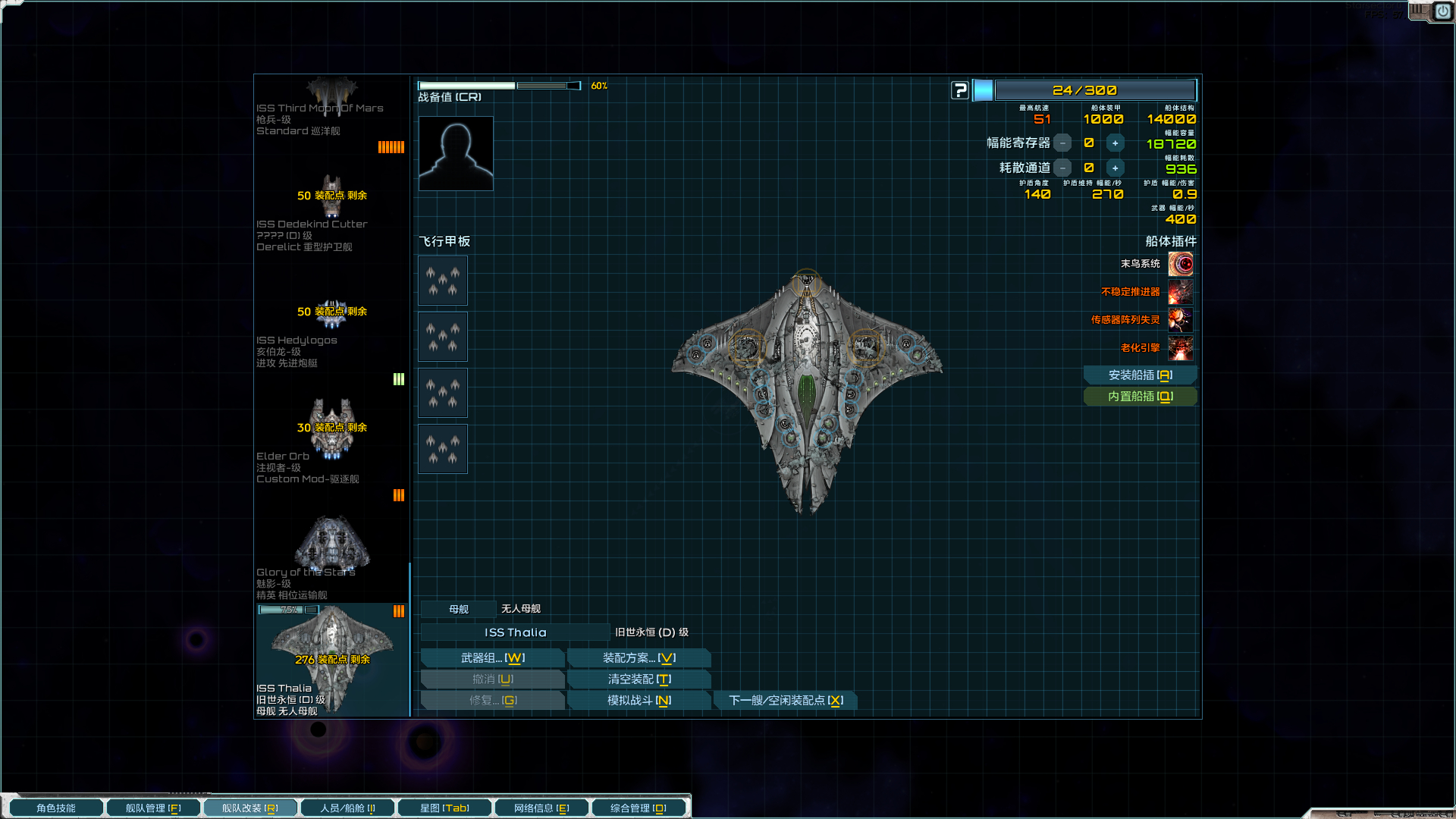
Task: Select the 末鸟系统 hullmod icon
Action: pyautogui.click(x=1181, y=264)
